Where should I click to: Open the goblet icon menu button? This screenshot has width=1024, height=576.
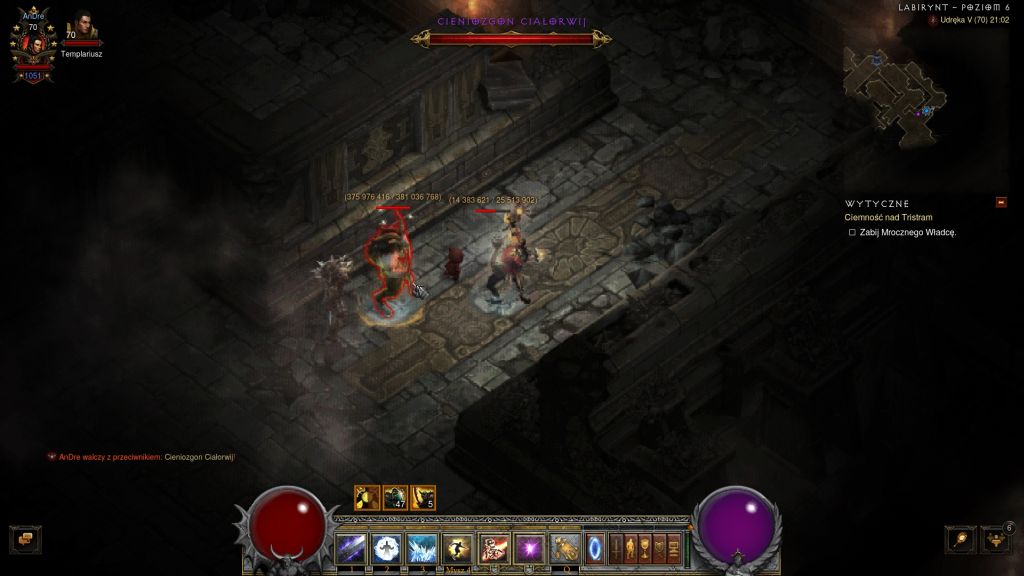(x=646, y=547)
